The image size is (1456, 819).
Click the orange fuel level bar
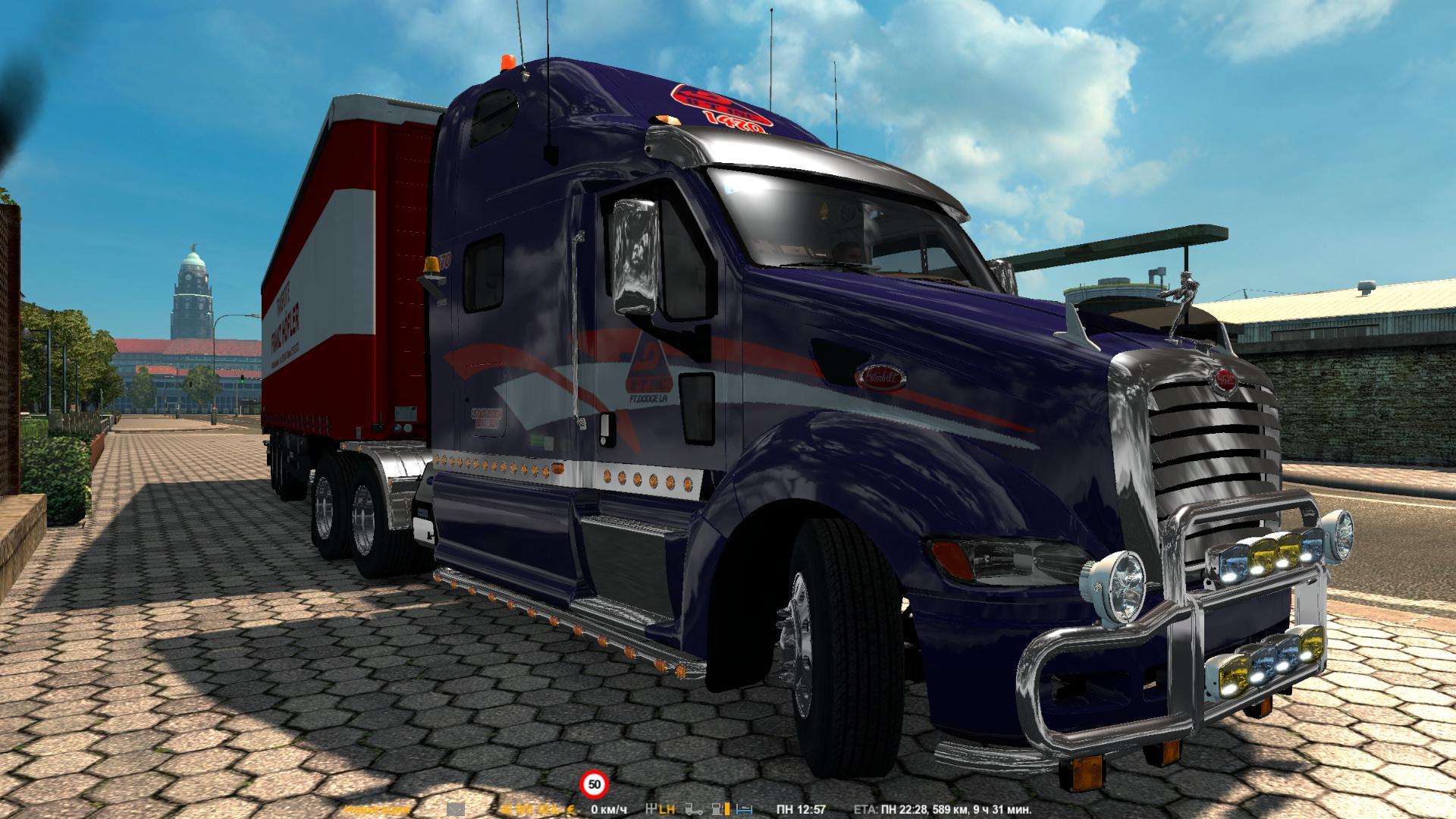click(x=726, y=808)
